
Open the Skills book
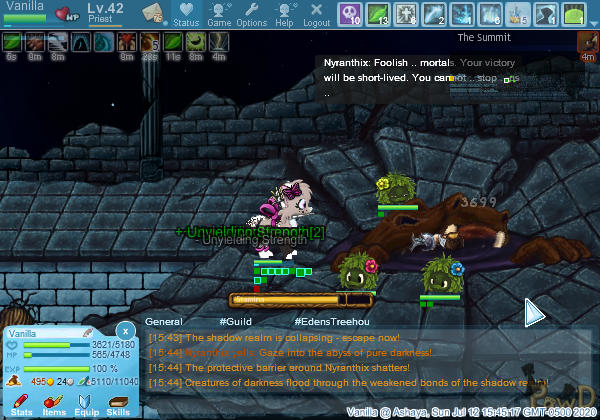pyautogui.click(x=118, y=404)
